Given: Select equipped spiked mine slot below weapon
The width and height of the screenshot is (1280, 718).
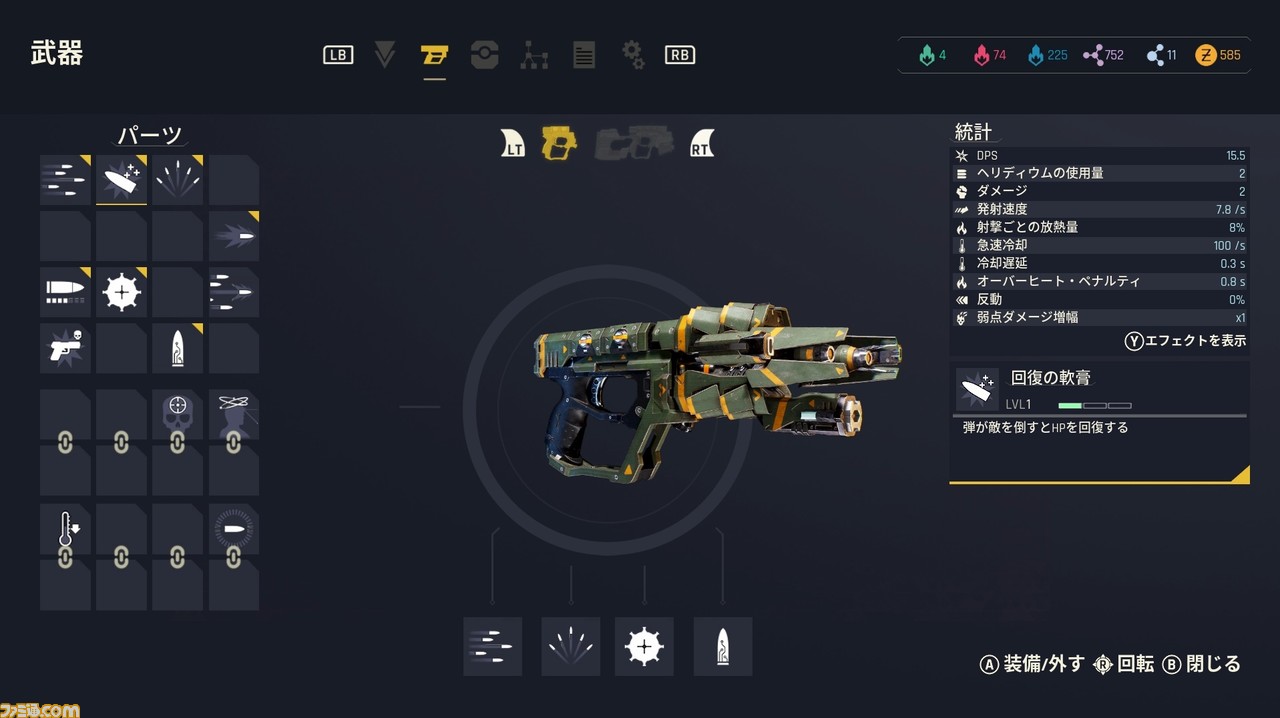Looking at the screenshot, I should click(644, 646).
